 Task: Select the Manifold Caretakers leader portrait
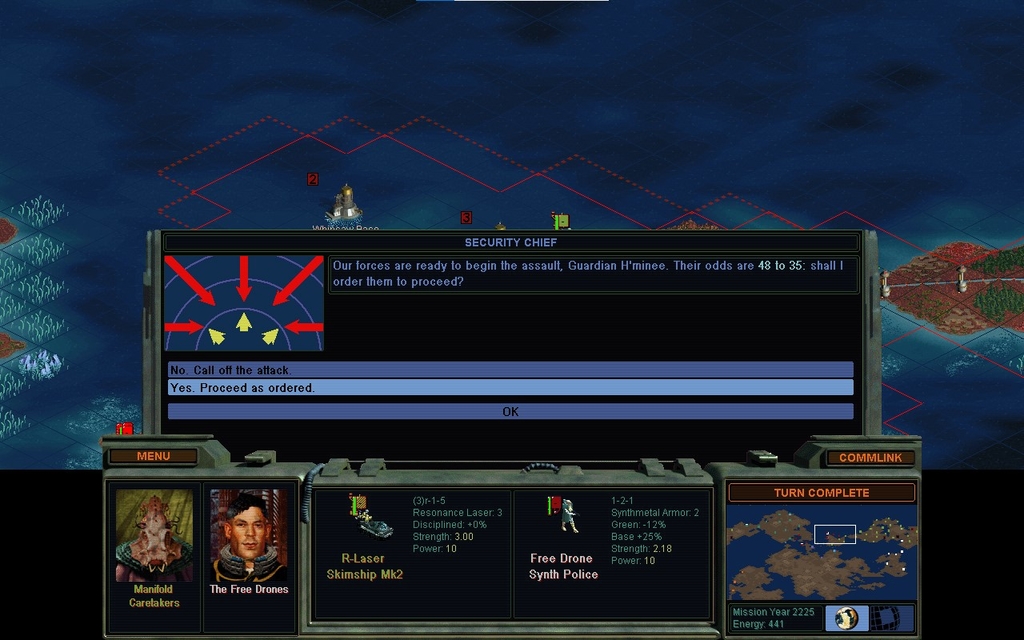[154, 535]
